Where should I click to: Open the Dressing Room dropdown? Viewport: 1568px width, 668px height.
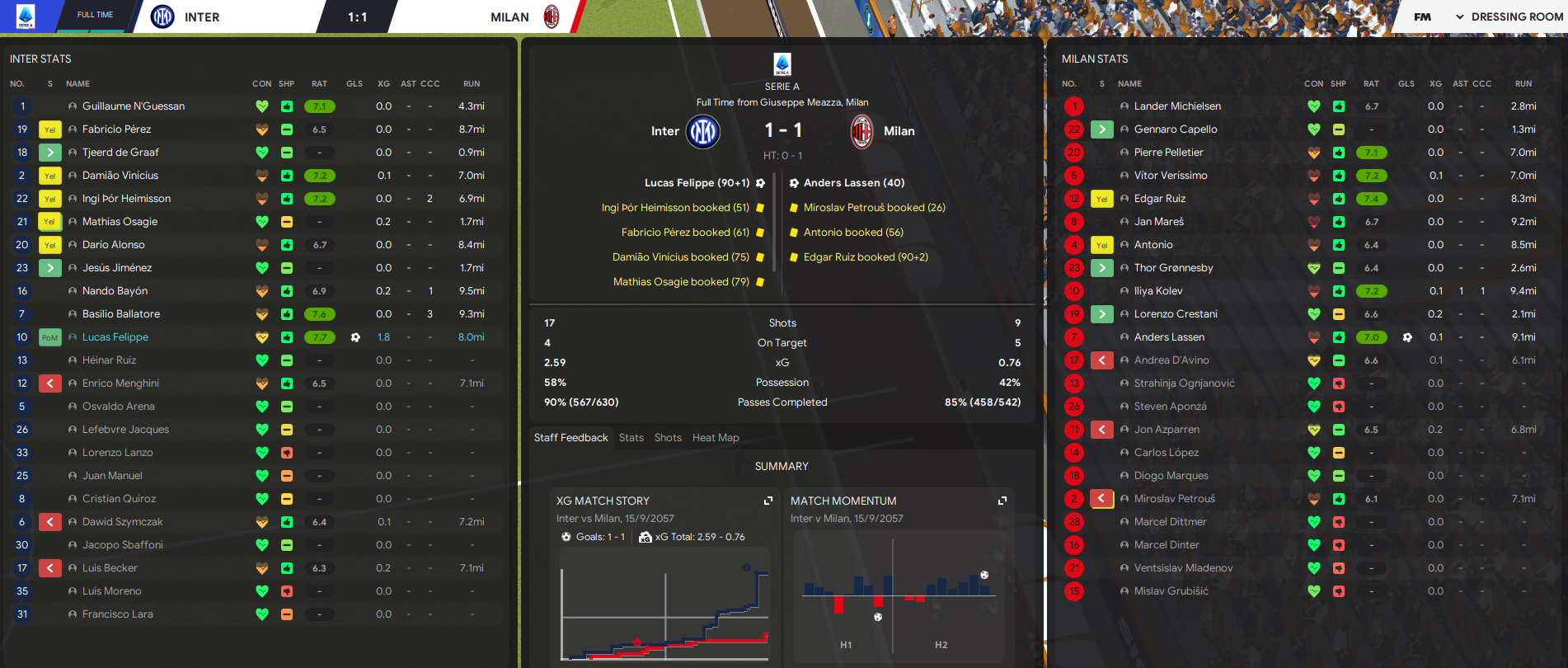pyautogui.click(x=1509, y=16)
